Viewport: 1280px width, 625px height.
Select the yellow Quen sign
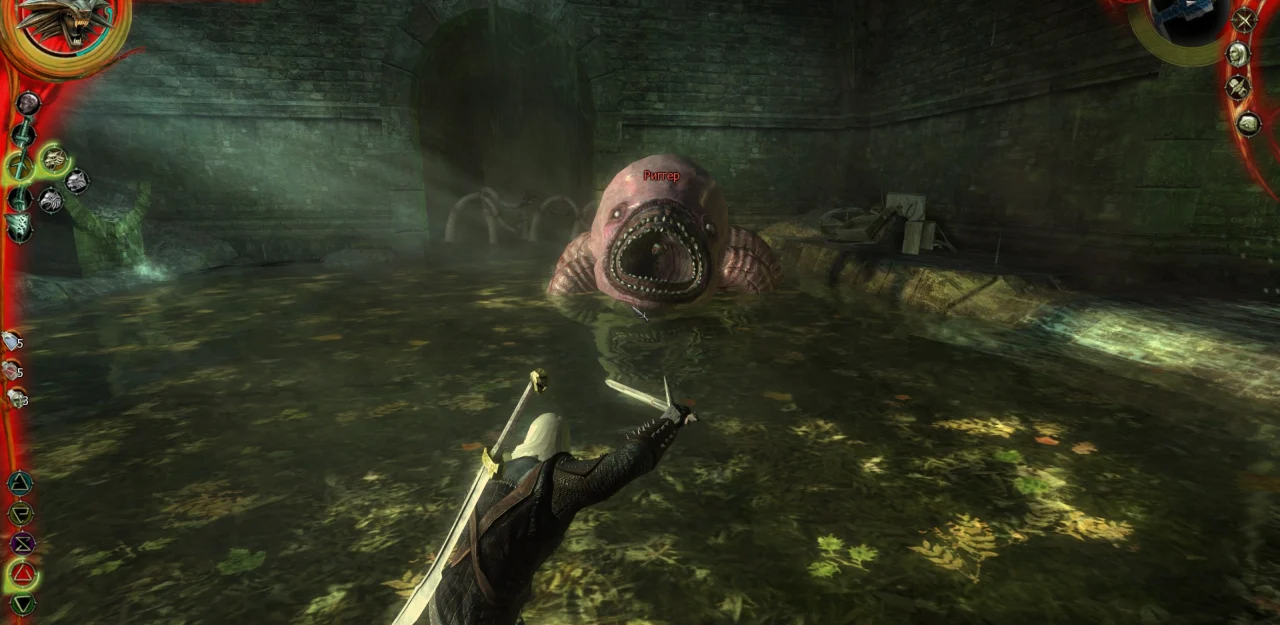(x=20, y=514)
